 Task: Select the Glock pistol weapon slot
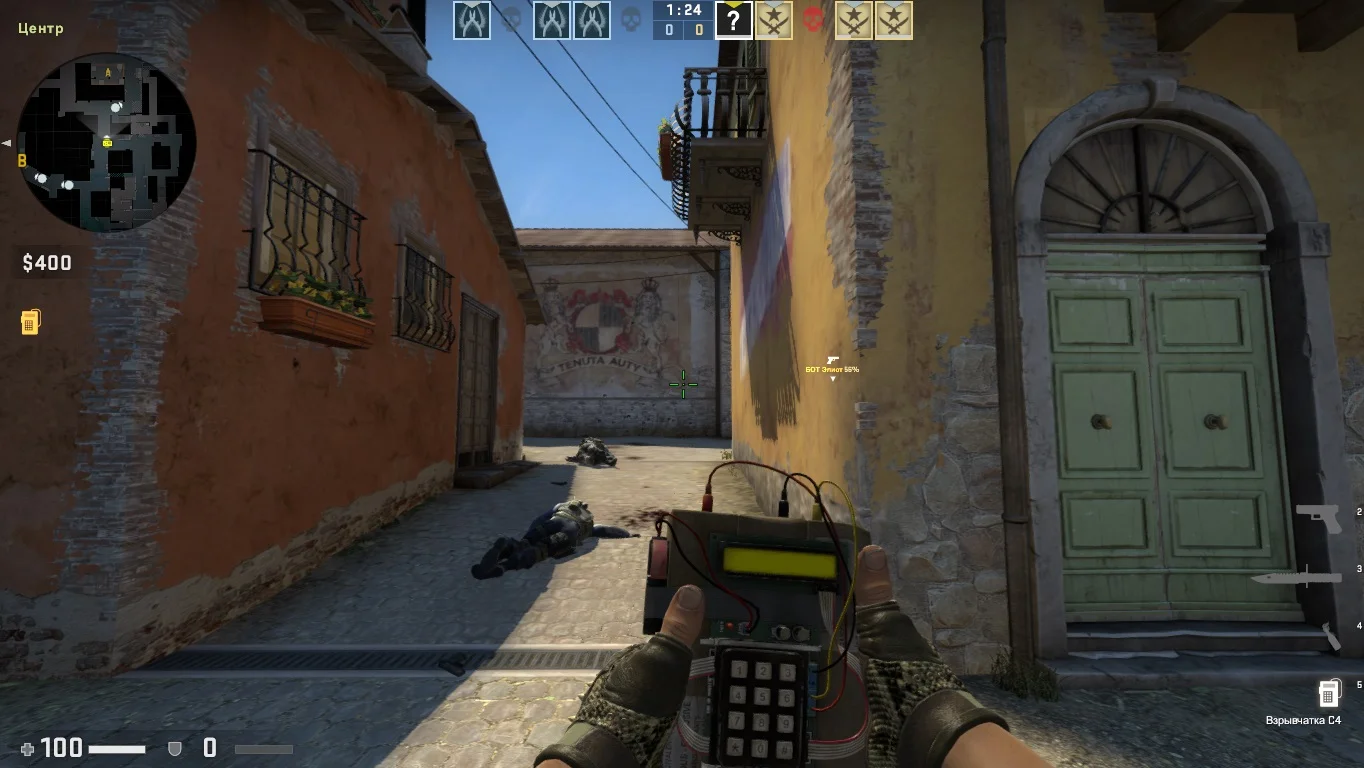[x=1318, y=517]
